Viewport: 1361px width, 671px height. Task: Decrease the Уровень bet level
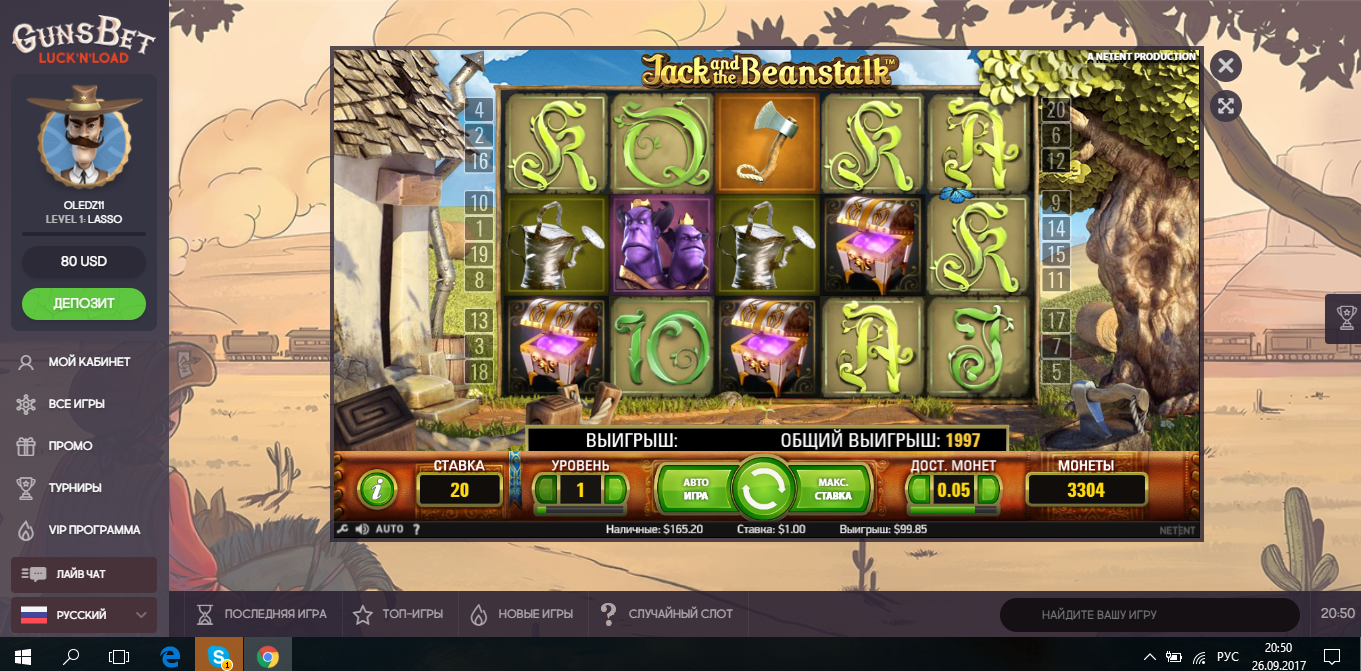(547, 489)
